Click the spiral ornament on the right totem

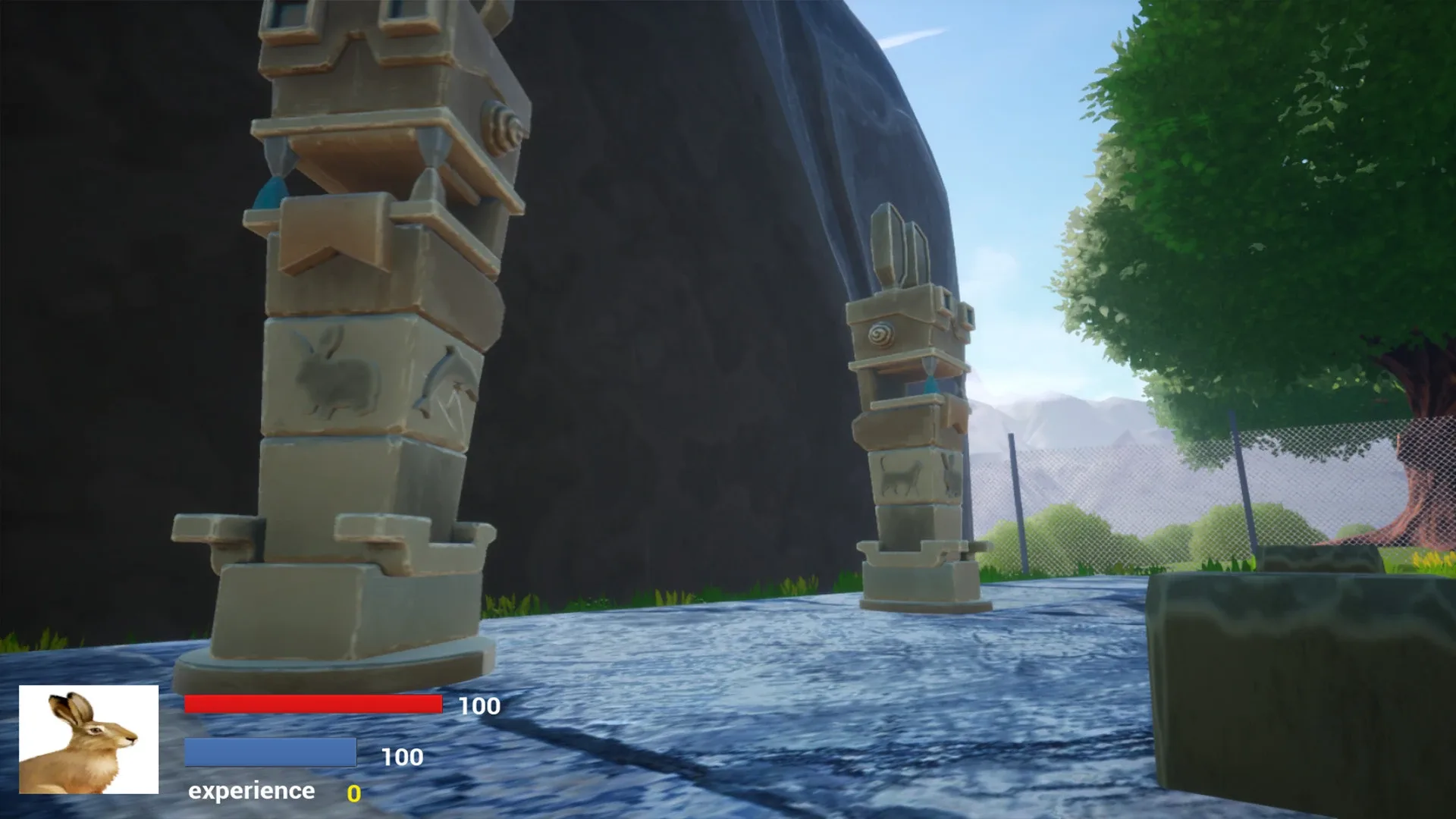pyautogui.click(x=879, y=334)
